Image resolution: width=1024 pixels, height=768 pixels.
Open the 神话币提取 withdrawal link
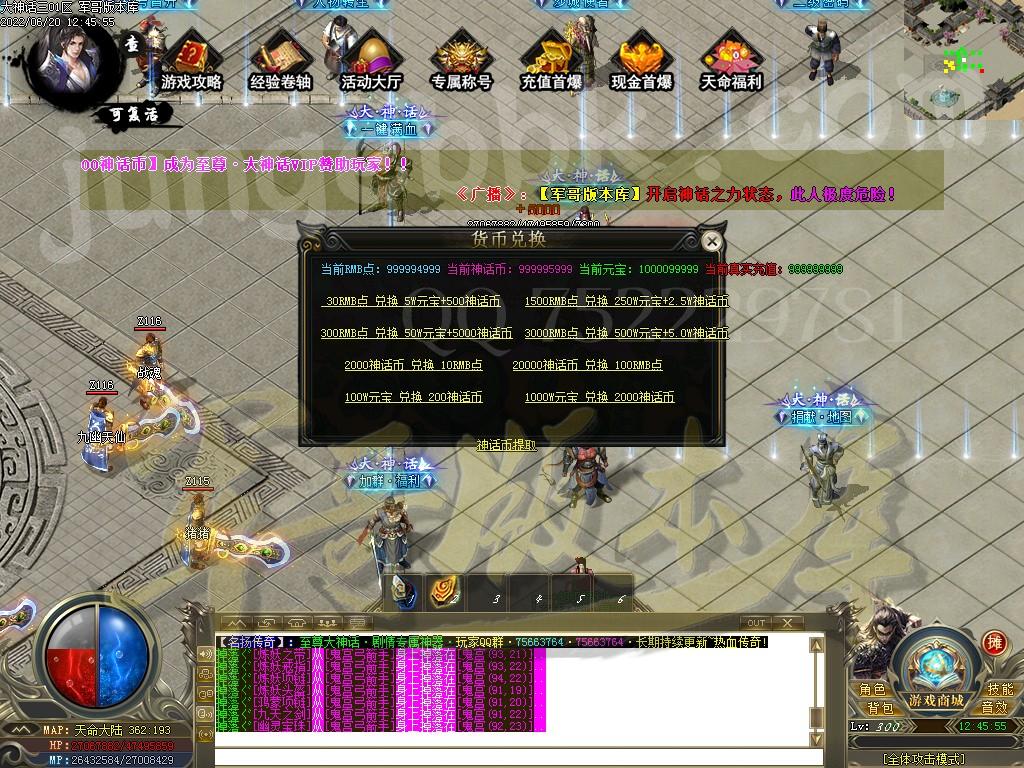pos(506,445)
